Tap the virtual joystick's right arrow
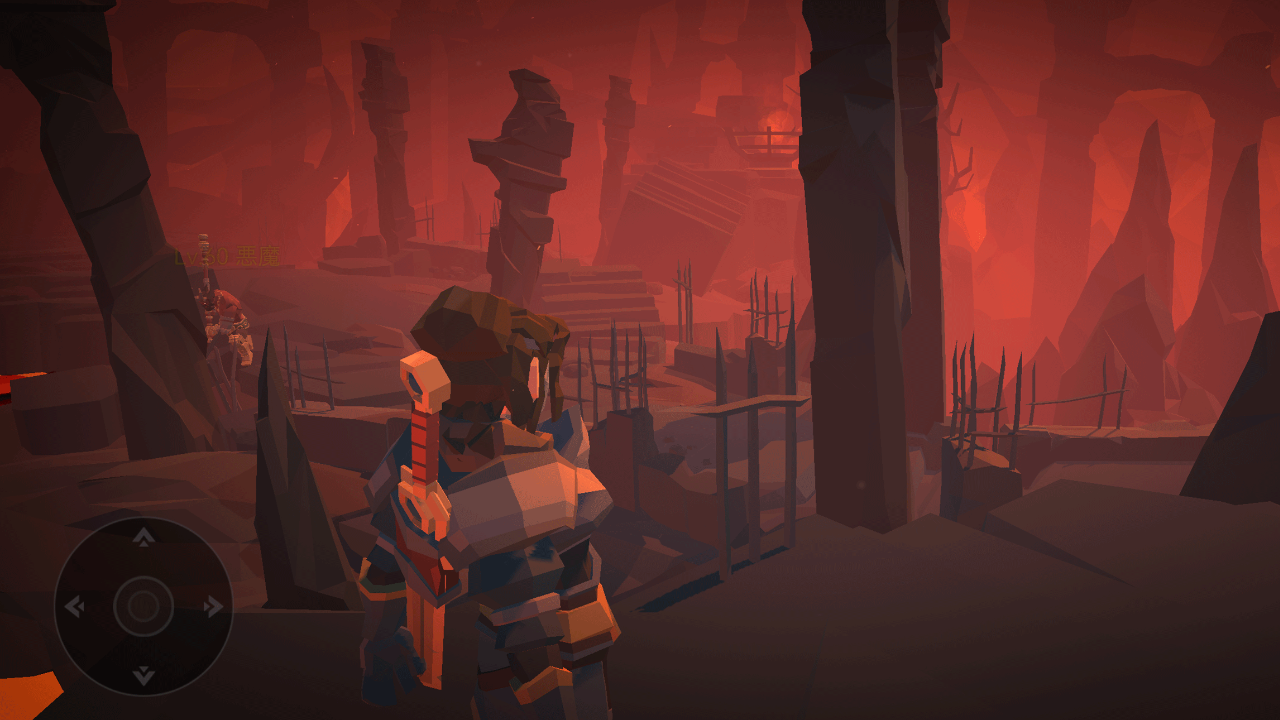 213,607
